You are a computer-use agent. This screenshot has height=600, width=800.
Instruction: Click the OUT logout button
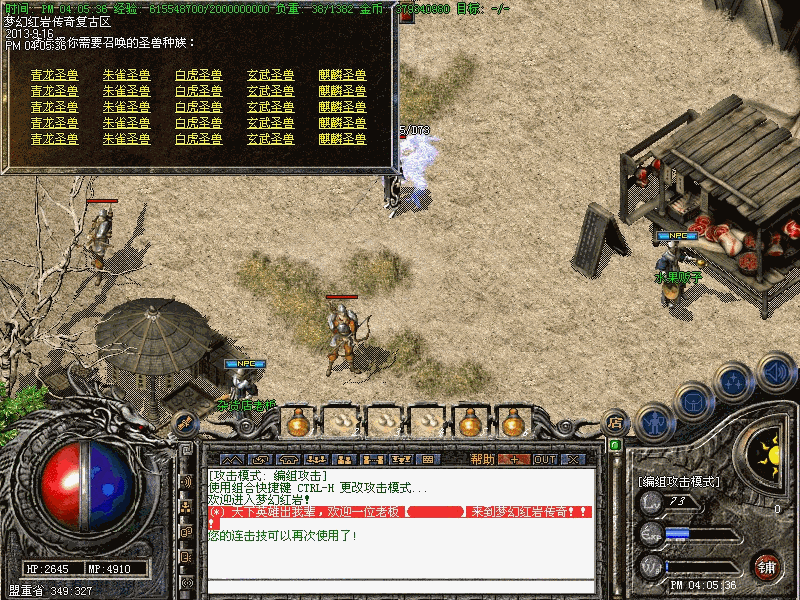[544, 459]
